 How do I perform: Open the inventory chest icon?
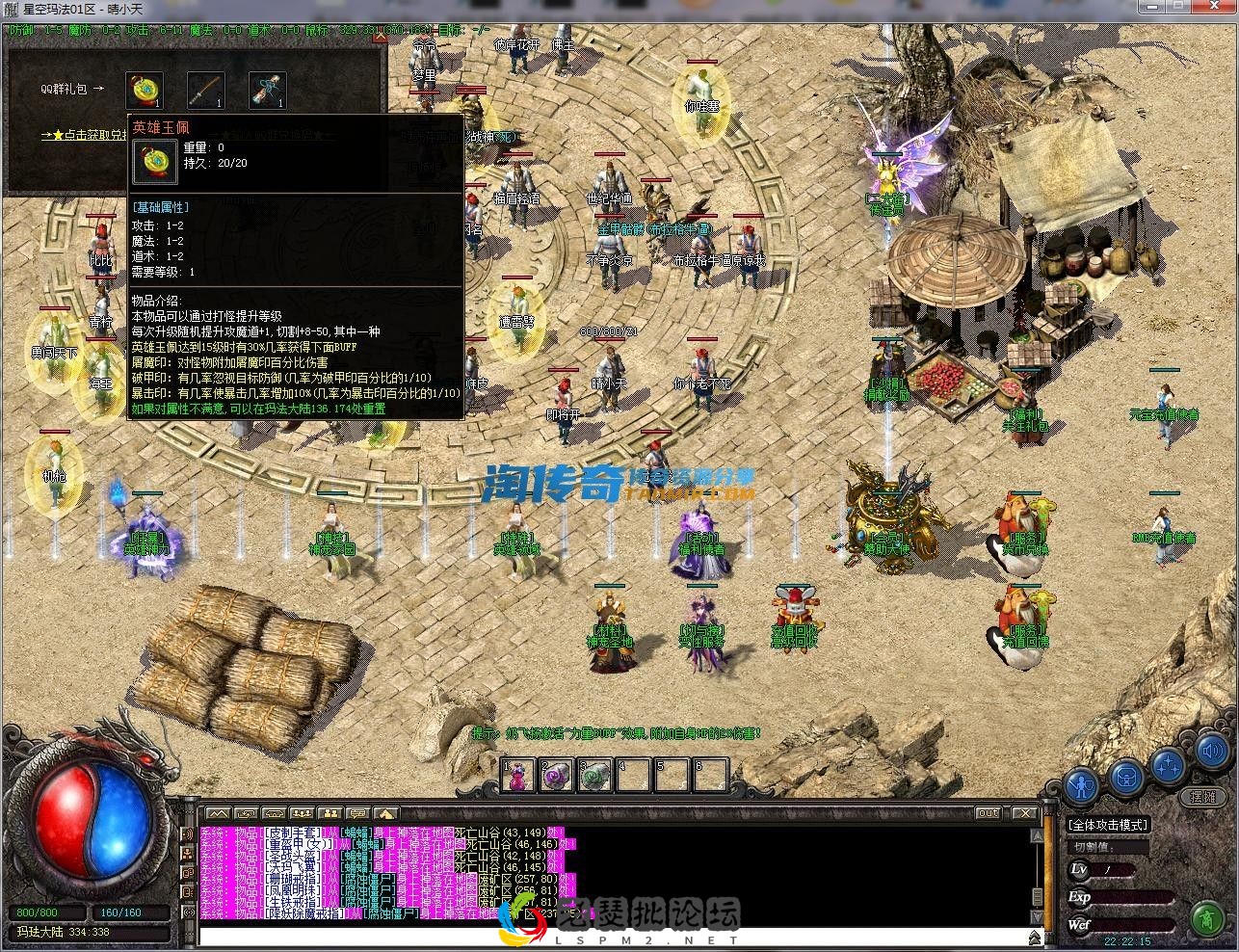tap(1125, 777)
